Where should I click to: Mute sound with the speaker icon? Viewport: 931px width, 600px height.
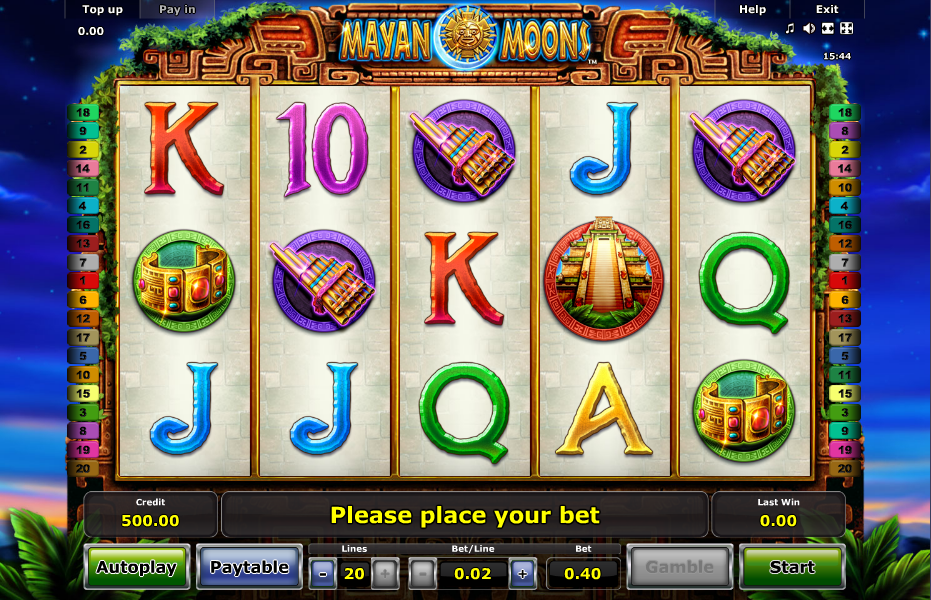tap(808, 28)
